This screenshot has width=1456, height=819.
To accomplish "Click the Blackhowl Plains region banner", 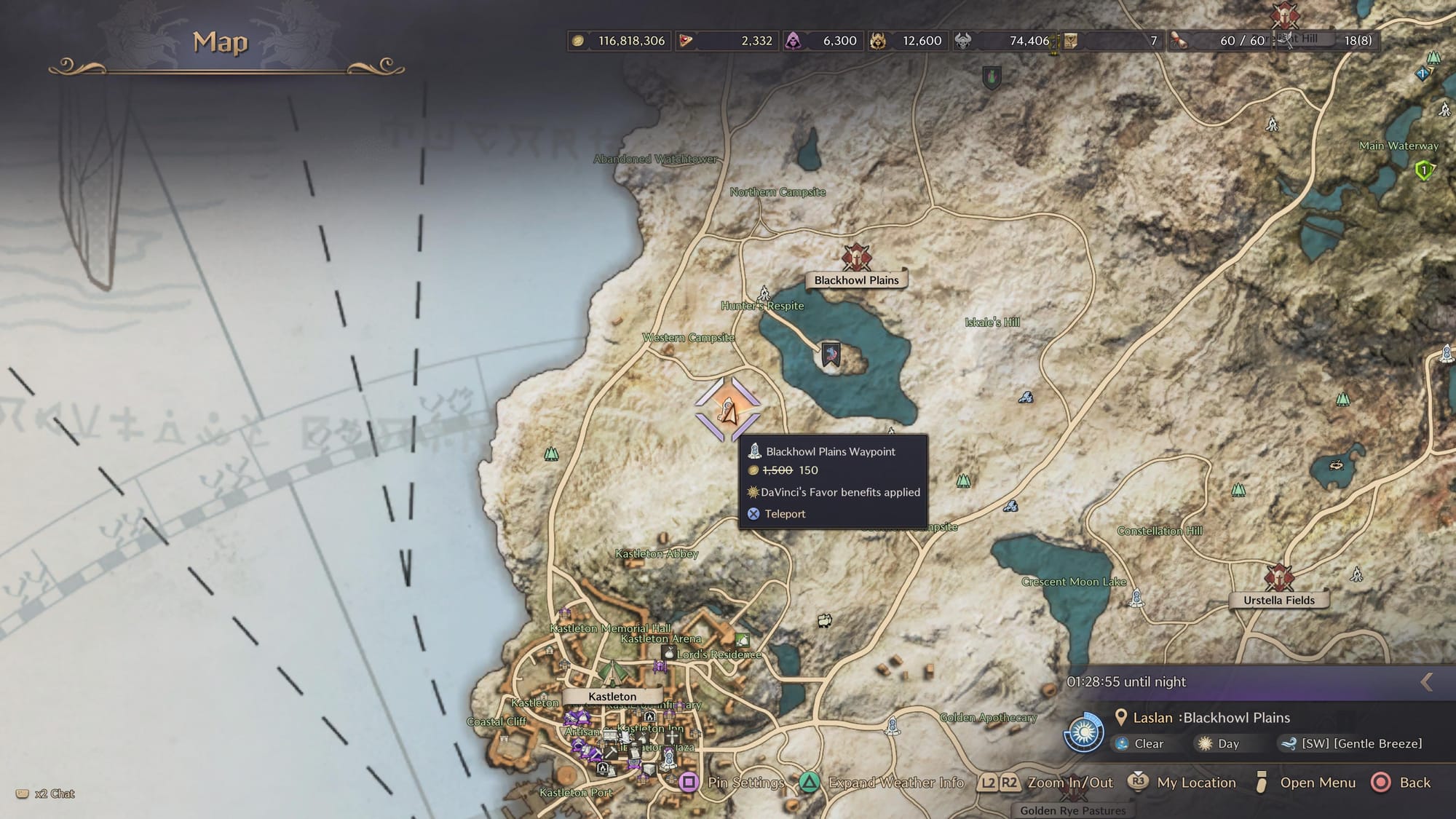I will pyautogui.click(x=856, y=280).
